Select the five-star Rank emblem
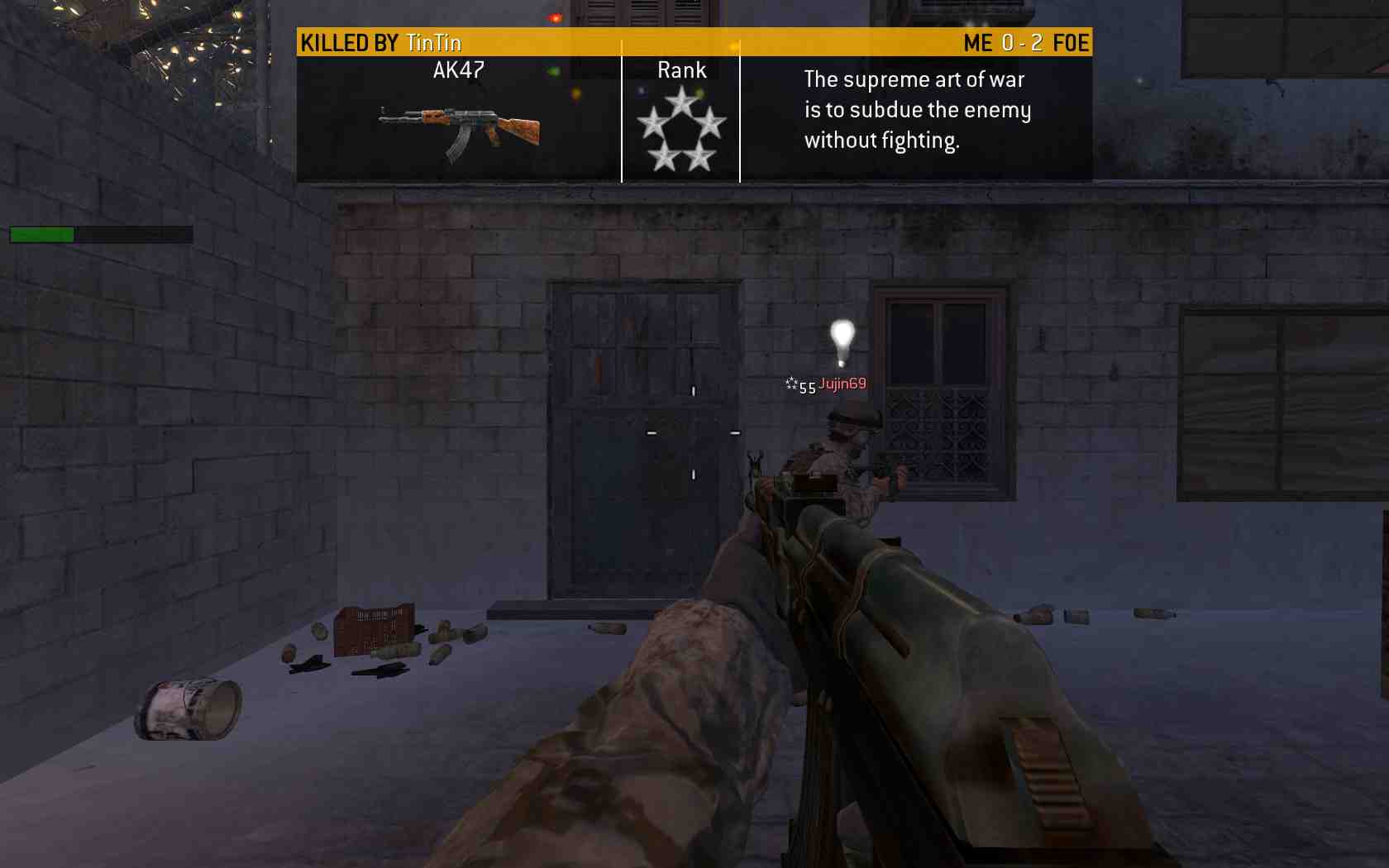The width and height of the screenshot is (1389, 868). click(x=681, y=130)
